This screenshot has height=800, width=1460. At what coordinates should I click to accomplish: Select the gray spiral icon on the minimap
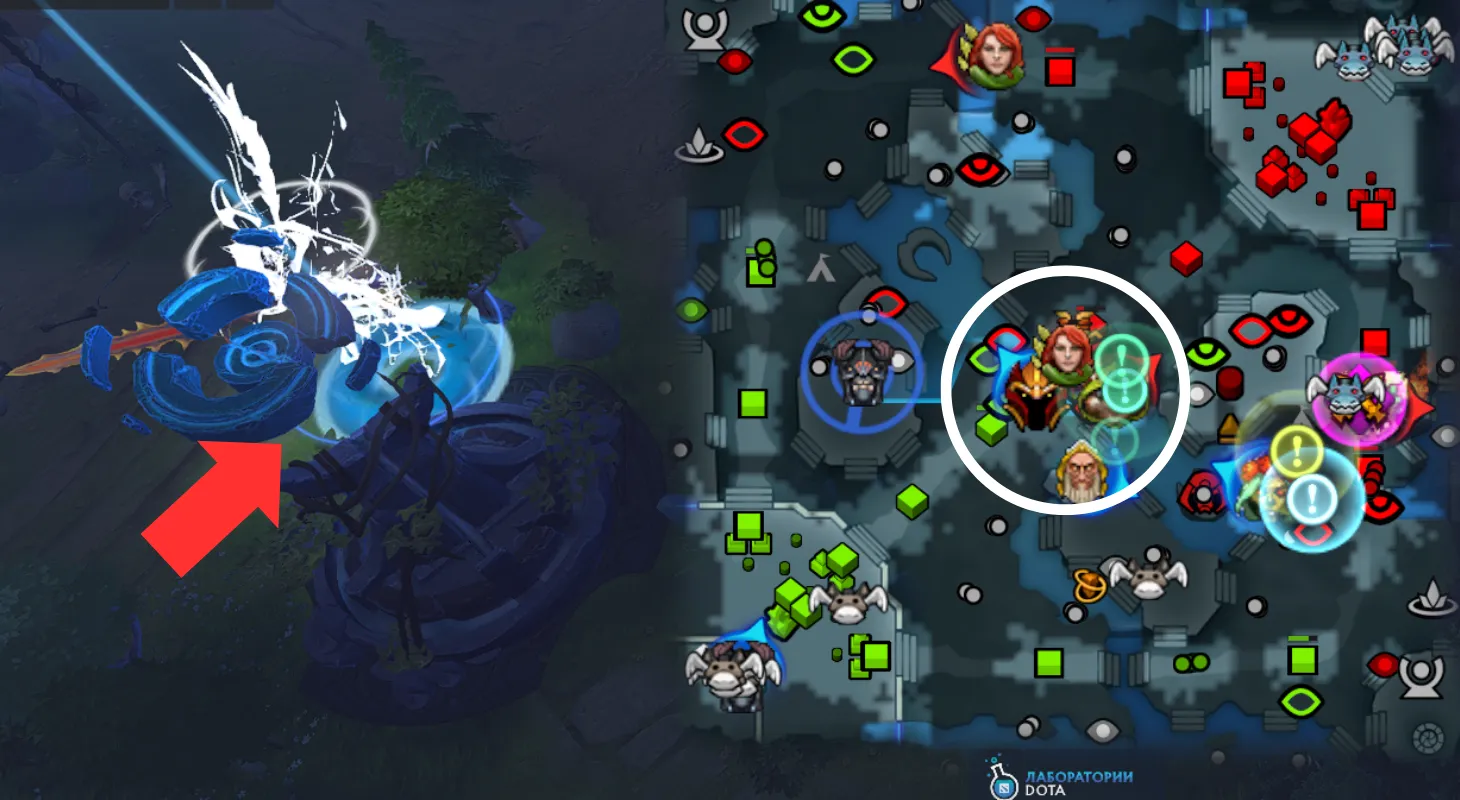tap(1426, 738)
